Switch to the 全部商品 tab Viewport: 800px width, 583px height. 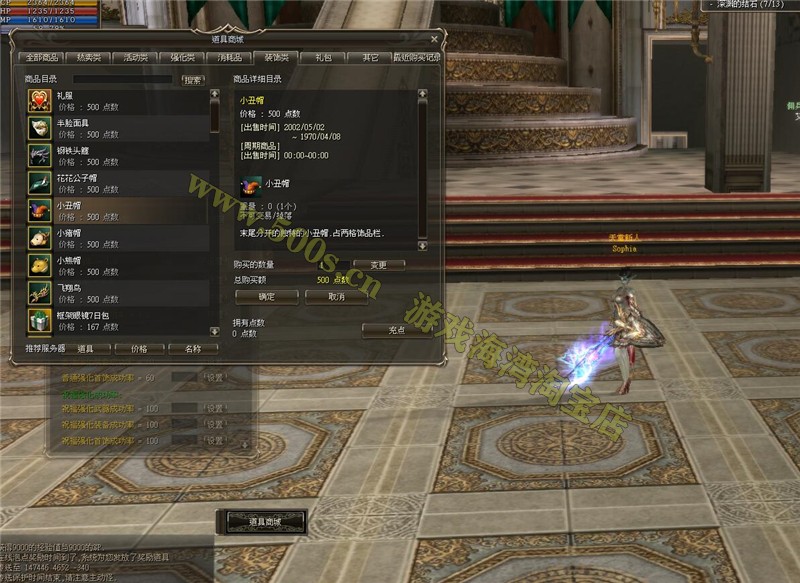pos(44,58)
